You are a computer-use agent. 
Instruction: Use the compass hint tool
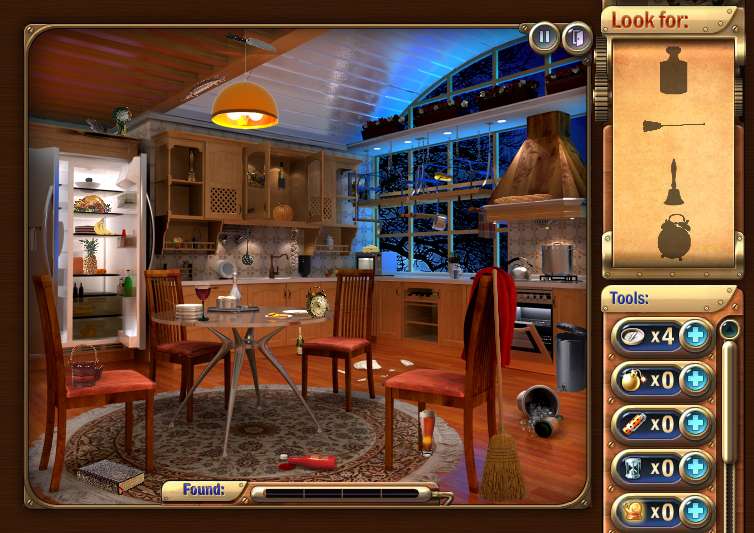click(632, 335)
